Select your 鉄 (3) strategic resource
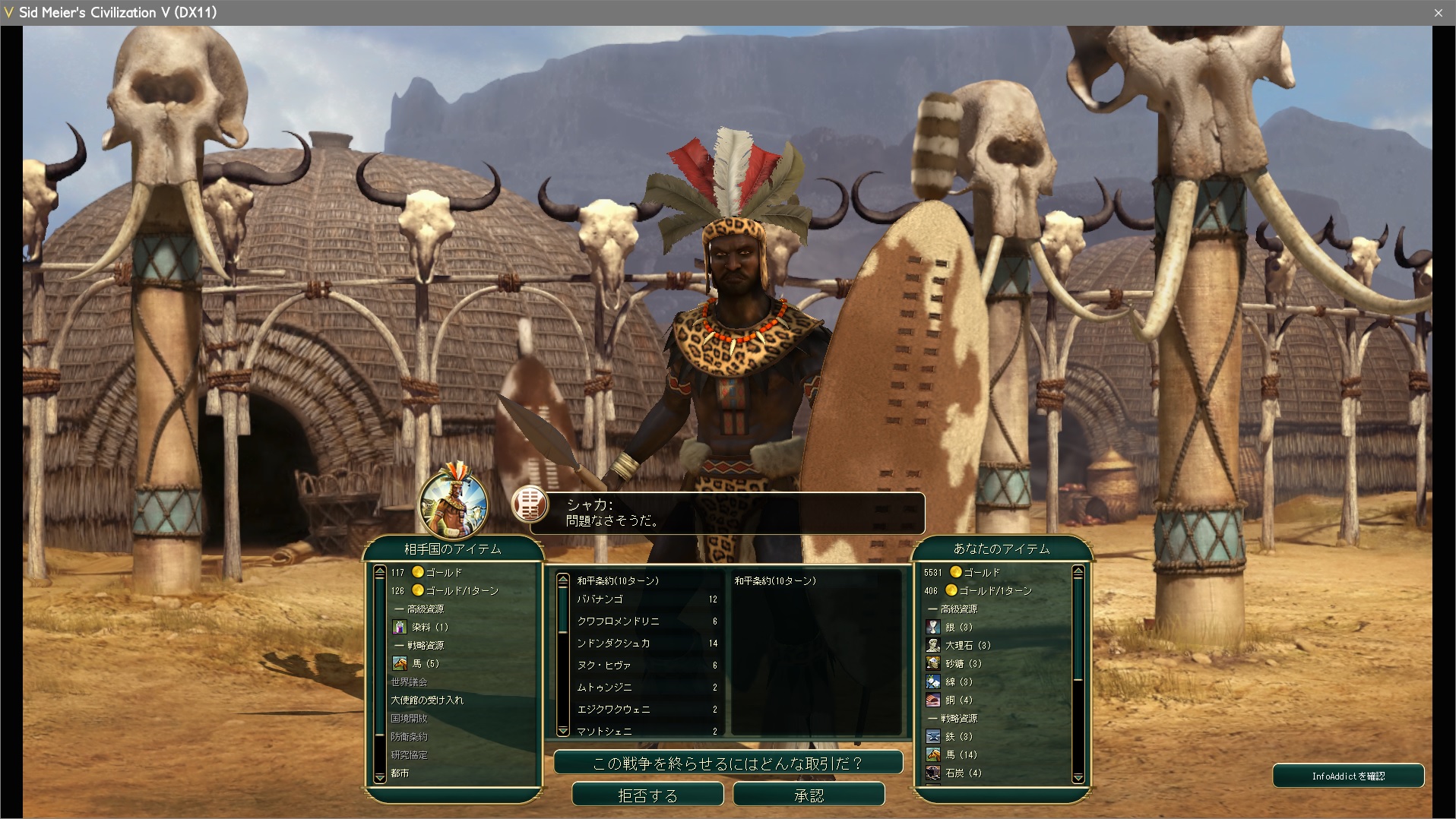Image resolution: width=1456 pixels, height=819 pixels. (x=957, y=736)
